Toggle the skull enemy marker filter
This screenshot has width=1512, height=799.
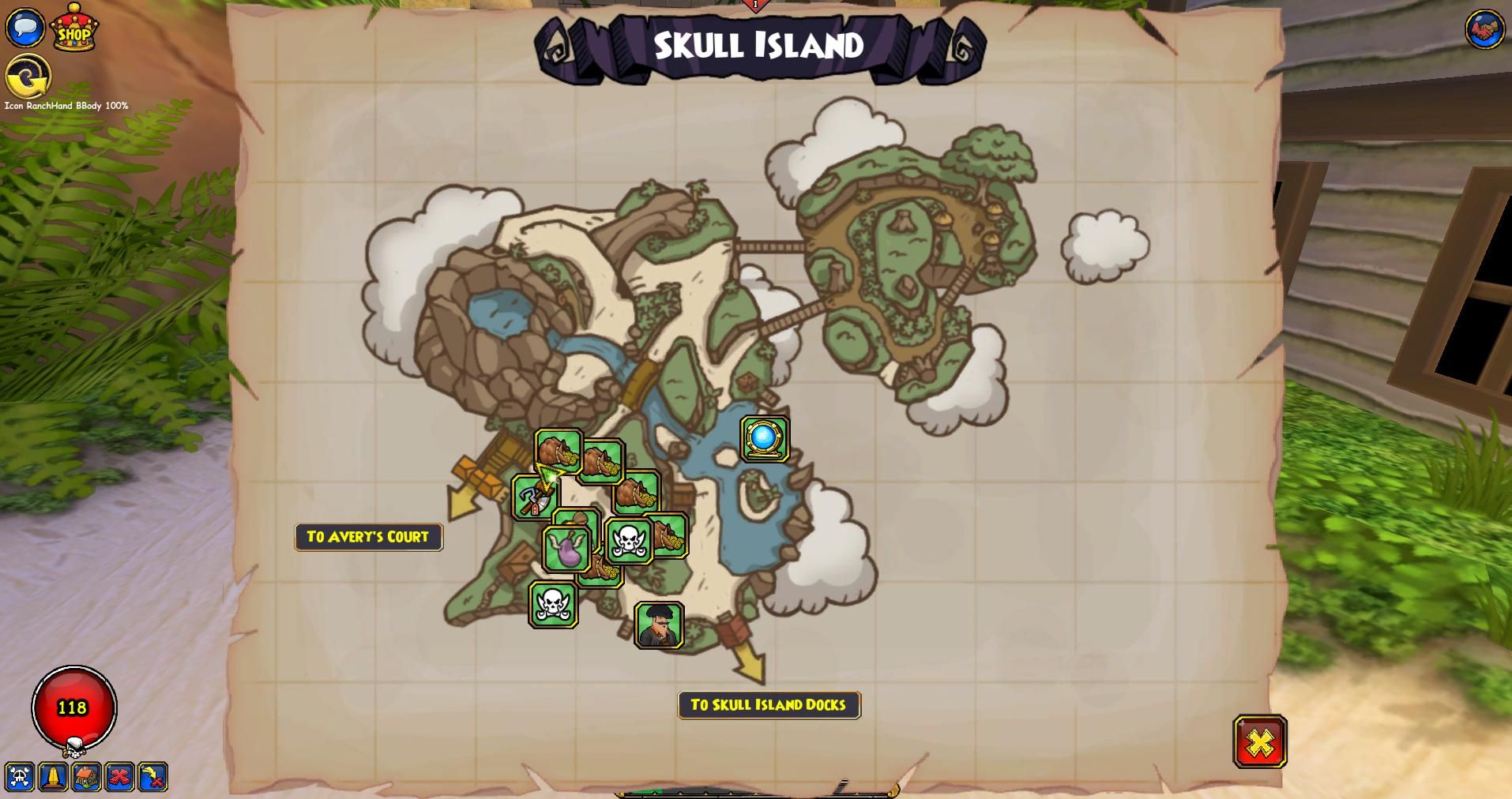pyautogui.click(x=21, y=778)
